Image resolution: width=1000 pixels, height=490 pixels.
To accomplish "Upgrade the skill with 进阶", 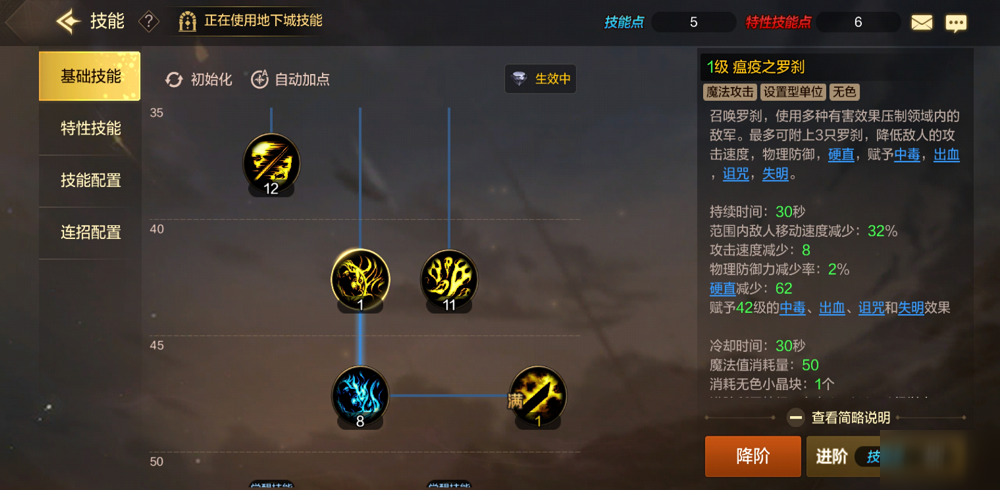I will (x=840, y=456).
